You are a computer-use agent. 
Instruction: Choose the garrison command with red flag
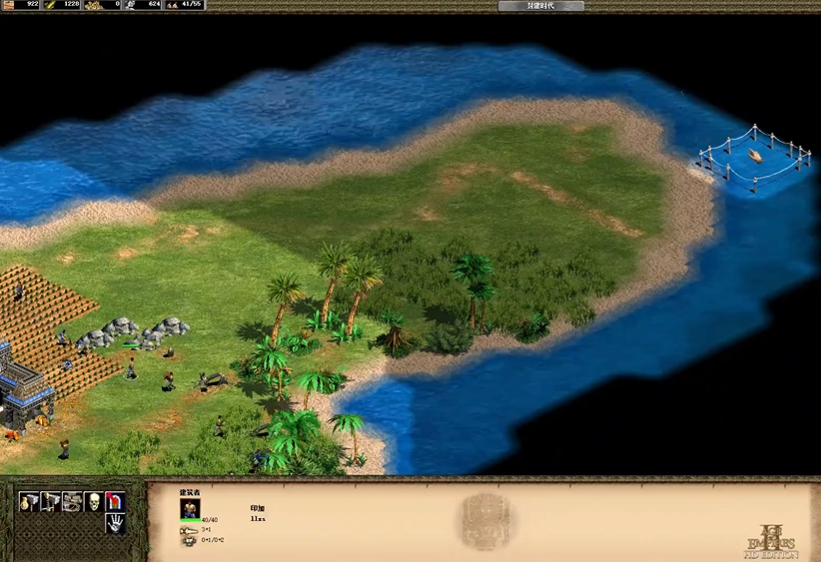[x=116, y=502]
